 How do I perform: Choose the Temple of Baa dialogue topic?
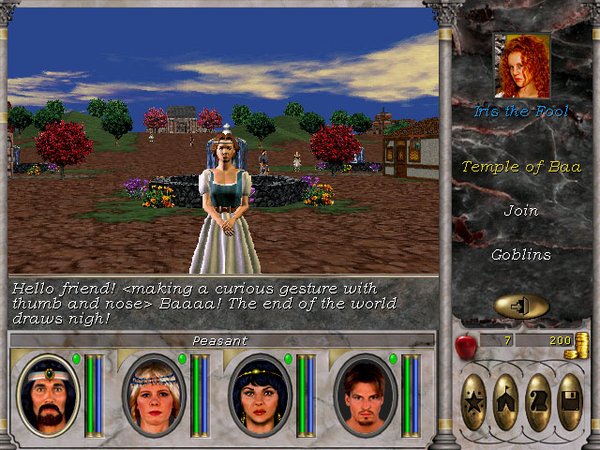click(x=520, y=167)
